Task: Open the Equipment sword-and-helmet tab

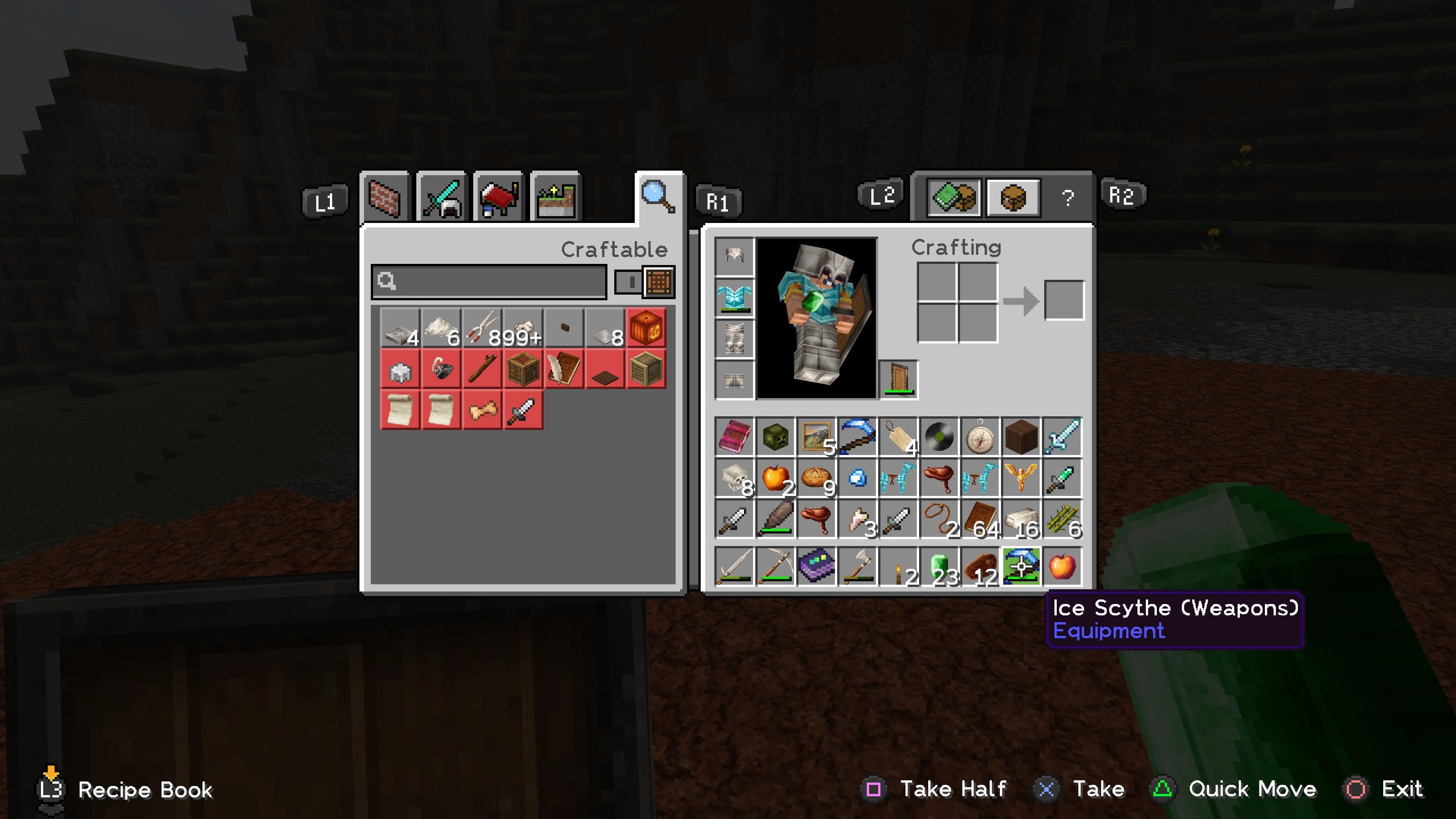Action: [x=441, y=198]
